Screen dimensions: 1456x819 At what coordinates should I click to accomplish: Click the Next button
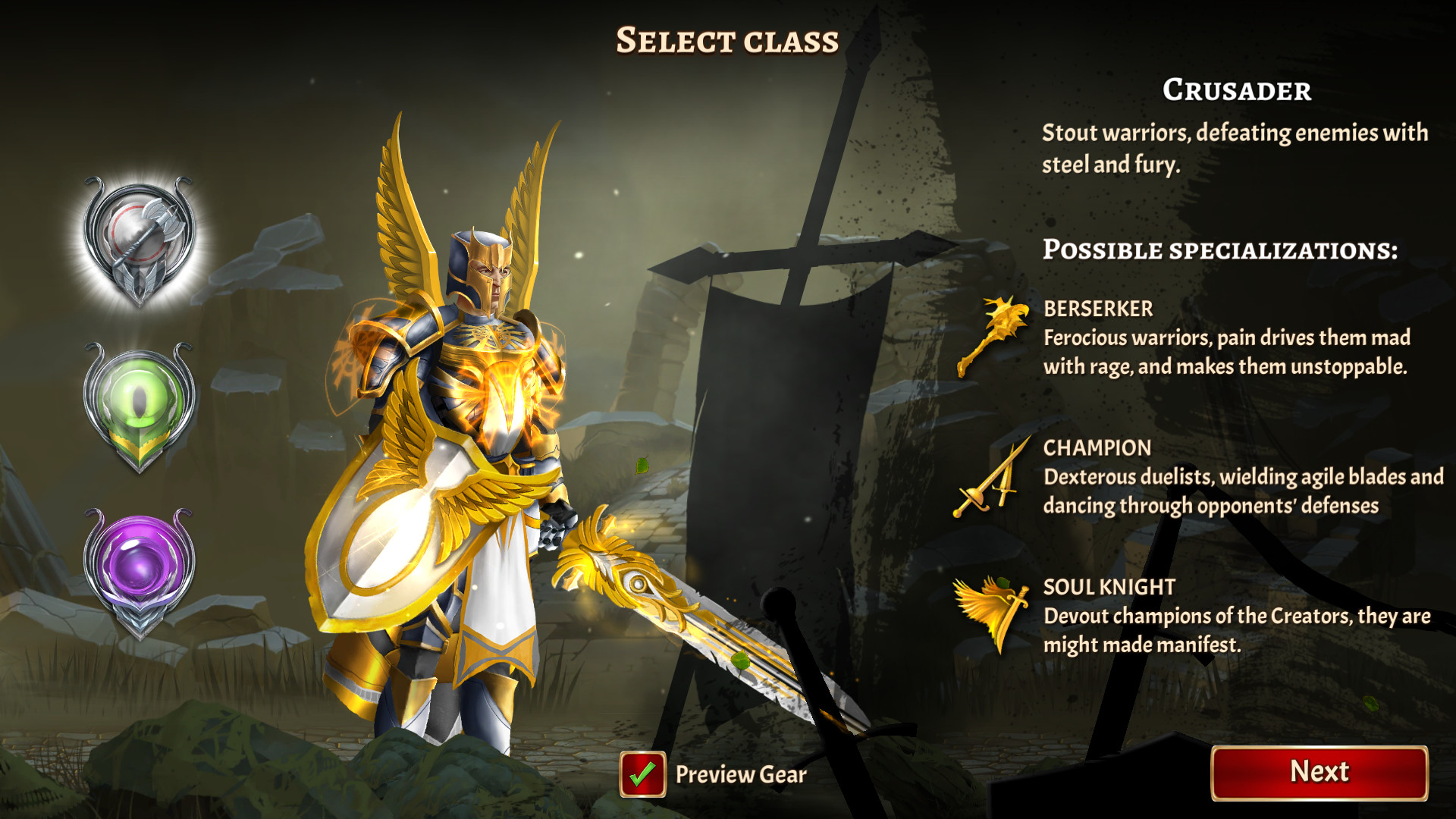(x=1319, y=772)
